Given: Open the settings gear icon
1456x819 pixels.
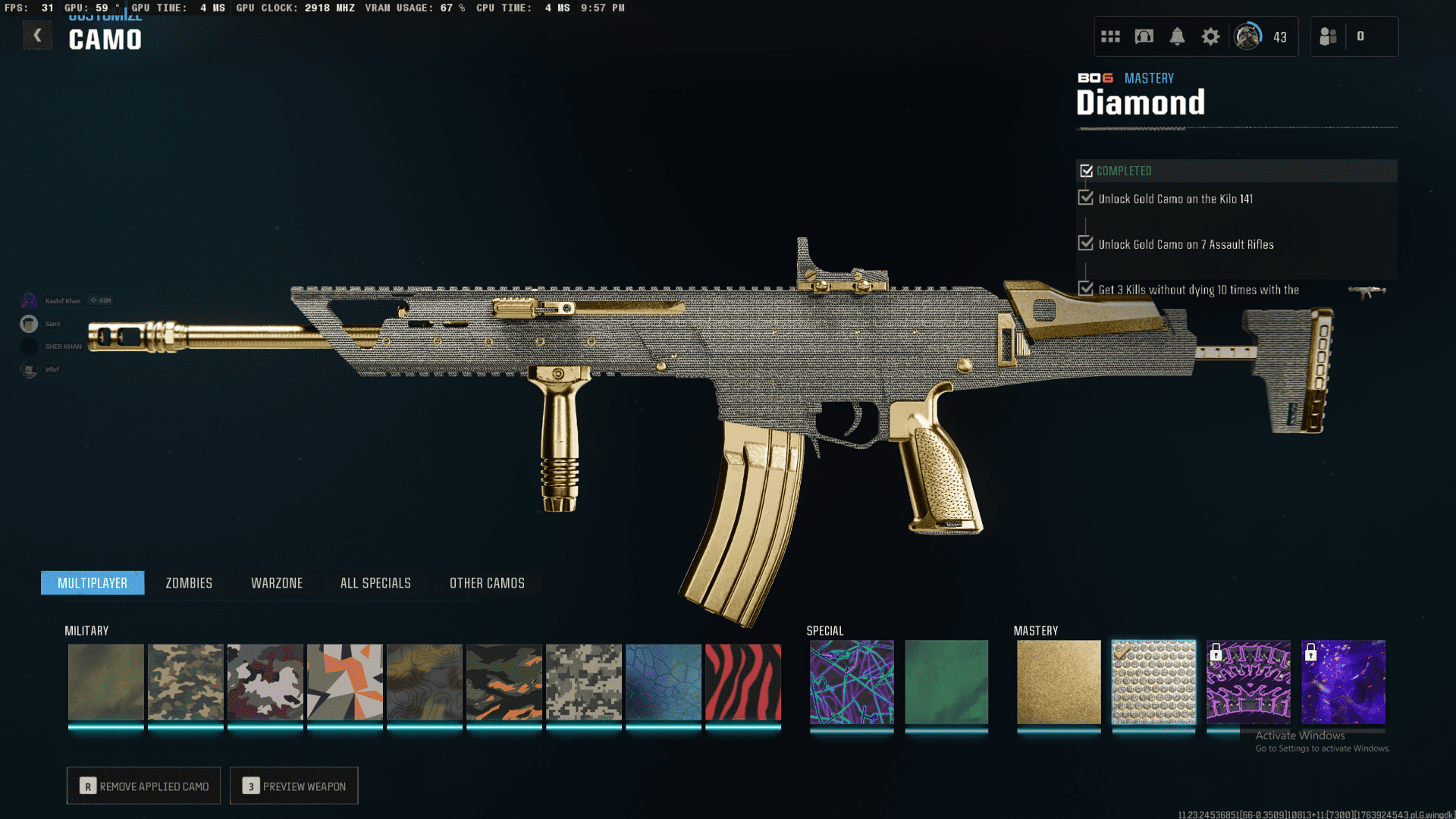Looking at the screenshot, I should pos(1210,36).
